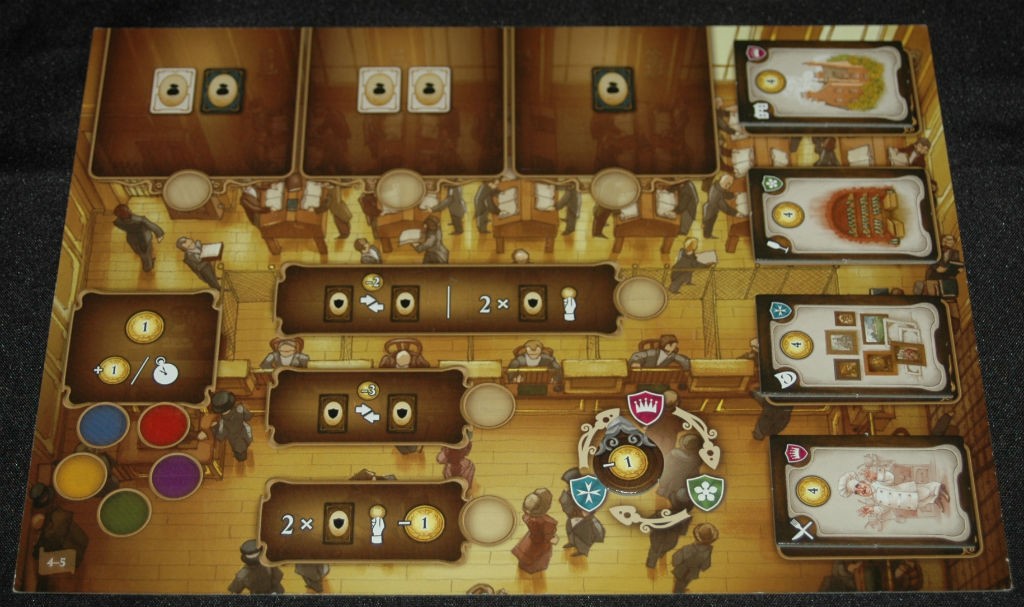Select the minus-2 exchange or double card action
Image resolution: width=1024 pixels, height=607 pixels.
coord(445,300)
